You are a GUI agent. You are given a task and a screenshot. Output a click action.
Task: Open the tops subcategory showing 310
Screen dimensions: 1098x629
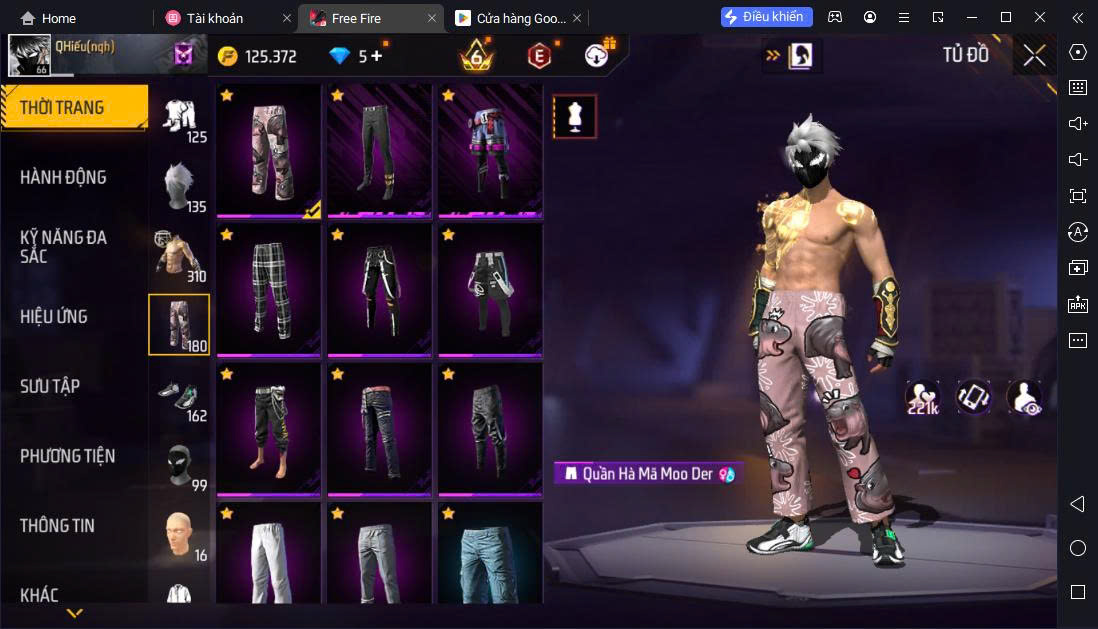click(180, 256)
